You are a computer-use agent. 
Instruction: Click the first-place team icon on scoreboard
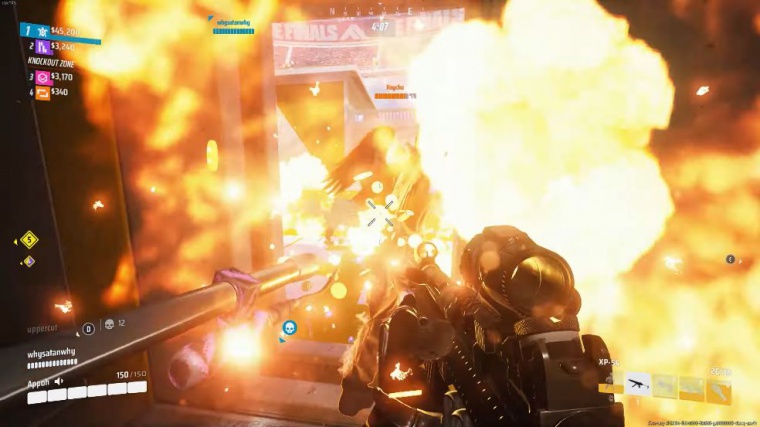[x=42, y=31]
